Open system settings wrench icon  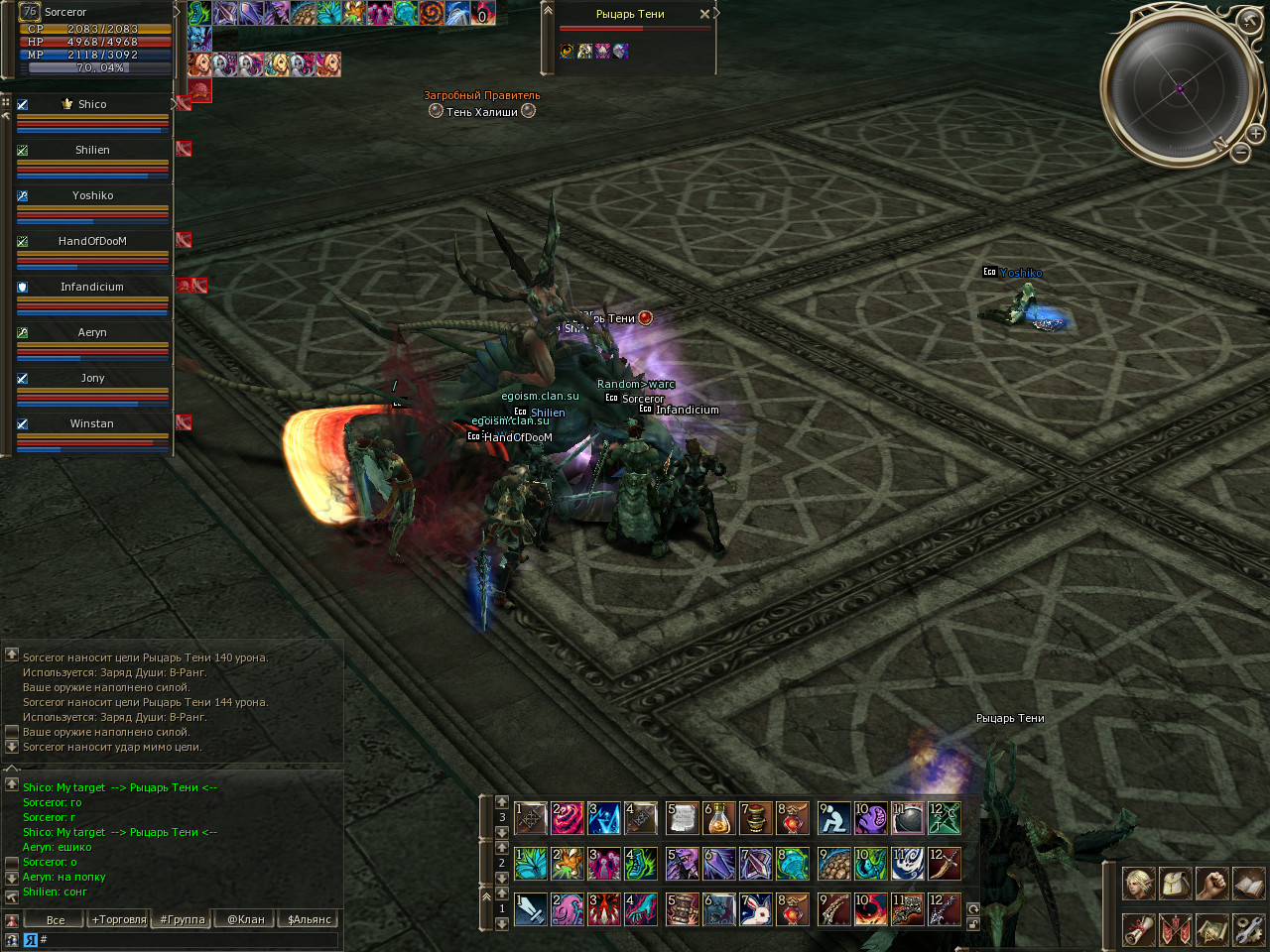(x=1248, y=930)
